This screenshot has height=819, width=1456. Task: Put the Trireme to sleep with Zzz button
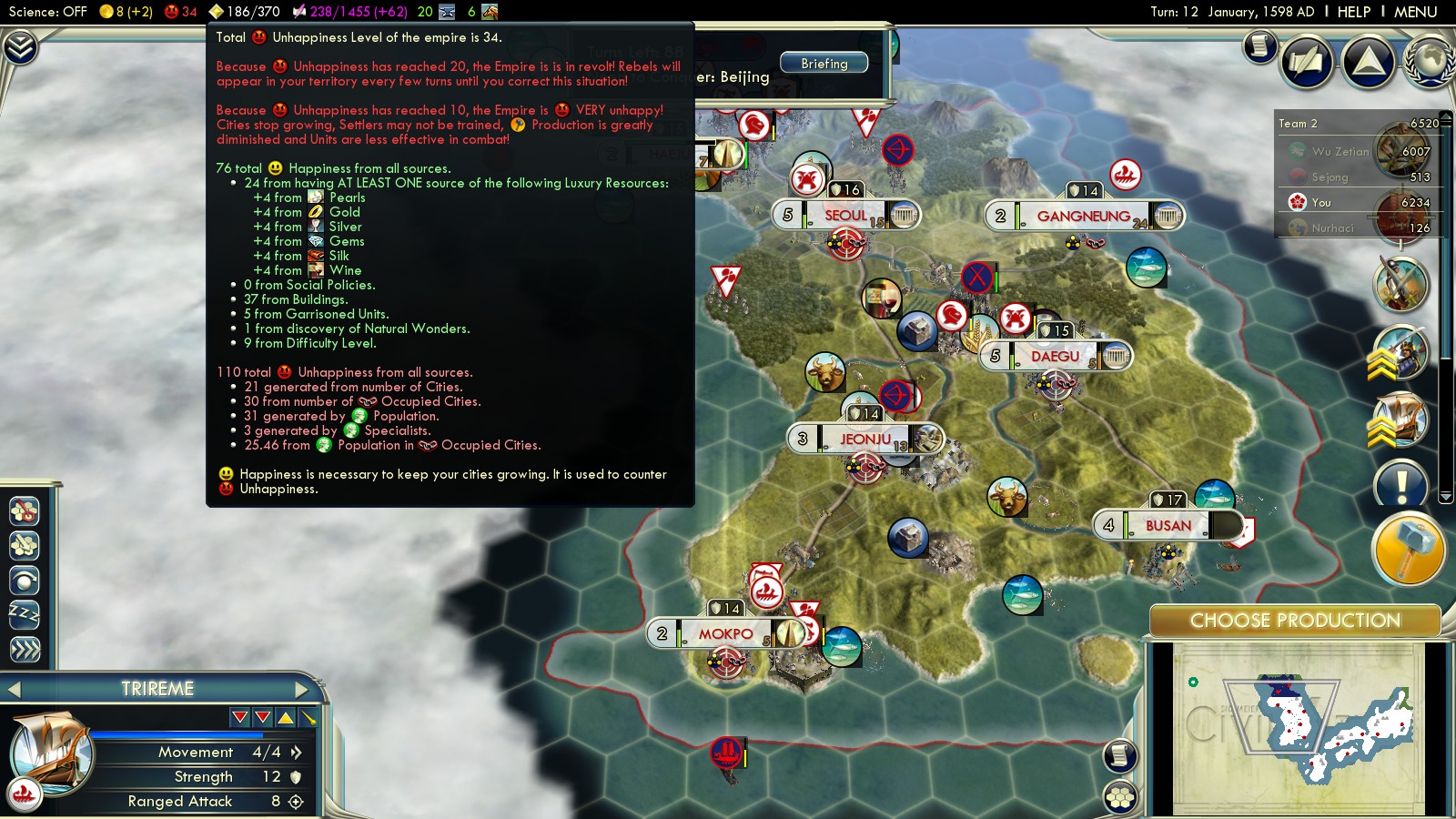click(x=25, y=614)
